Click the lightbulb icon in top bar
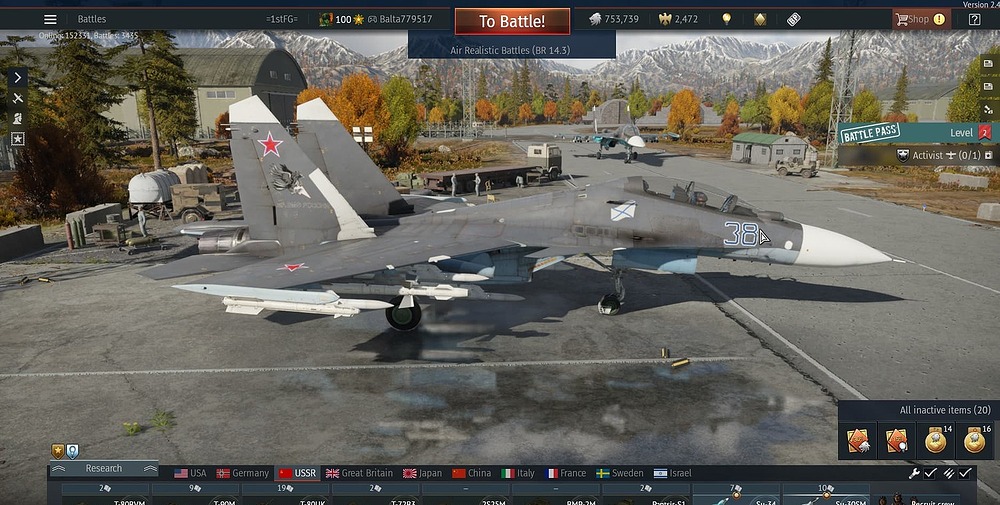Screen dimensions: 1000x505 pyautogui.click(x=726, y=19)
